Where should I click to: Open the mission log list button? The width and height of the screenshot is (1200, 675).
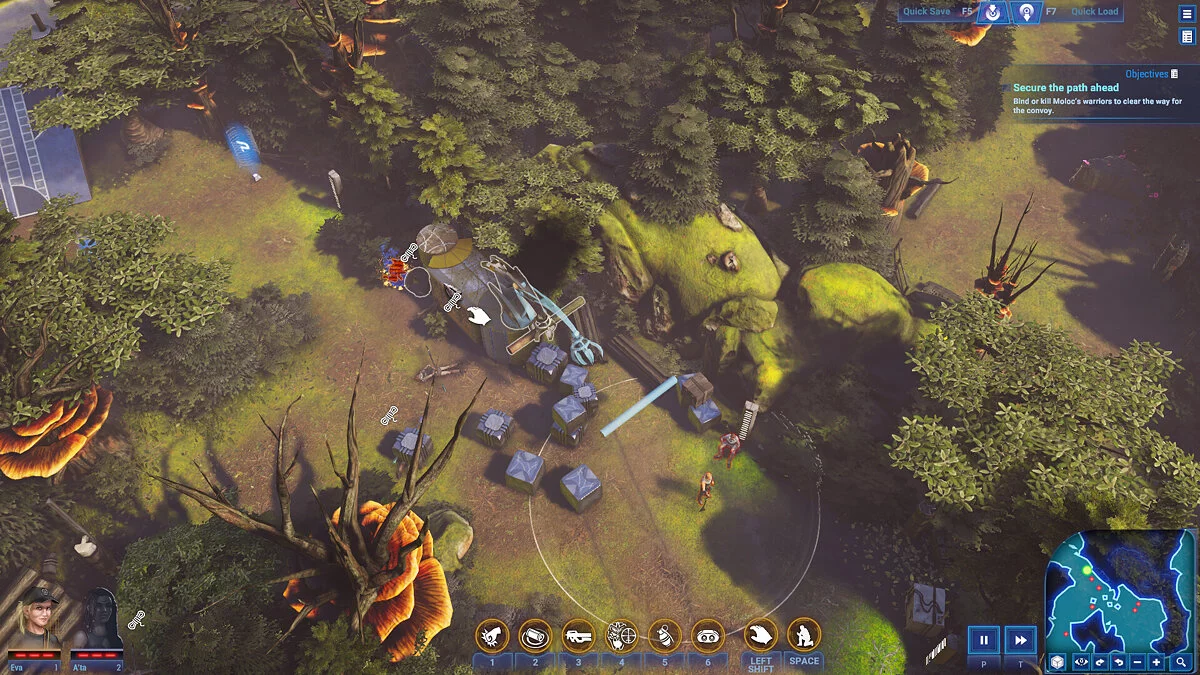pos(1187,37)
